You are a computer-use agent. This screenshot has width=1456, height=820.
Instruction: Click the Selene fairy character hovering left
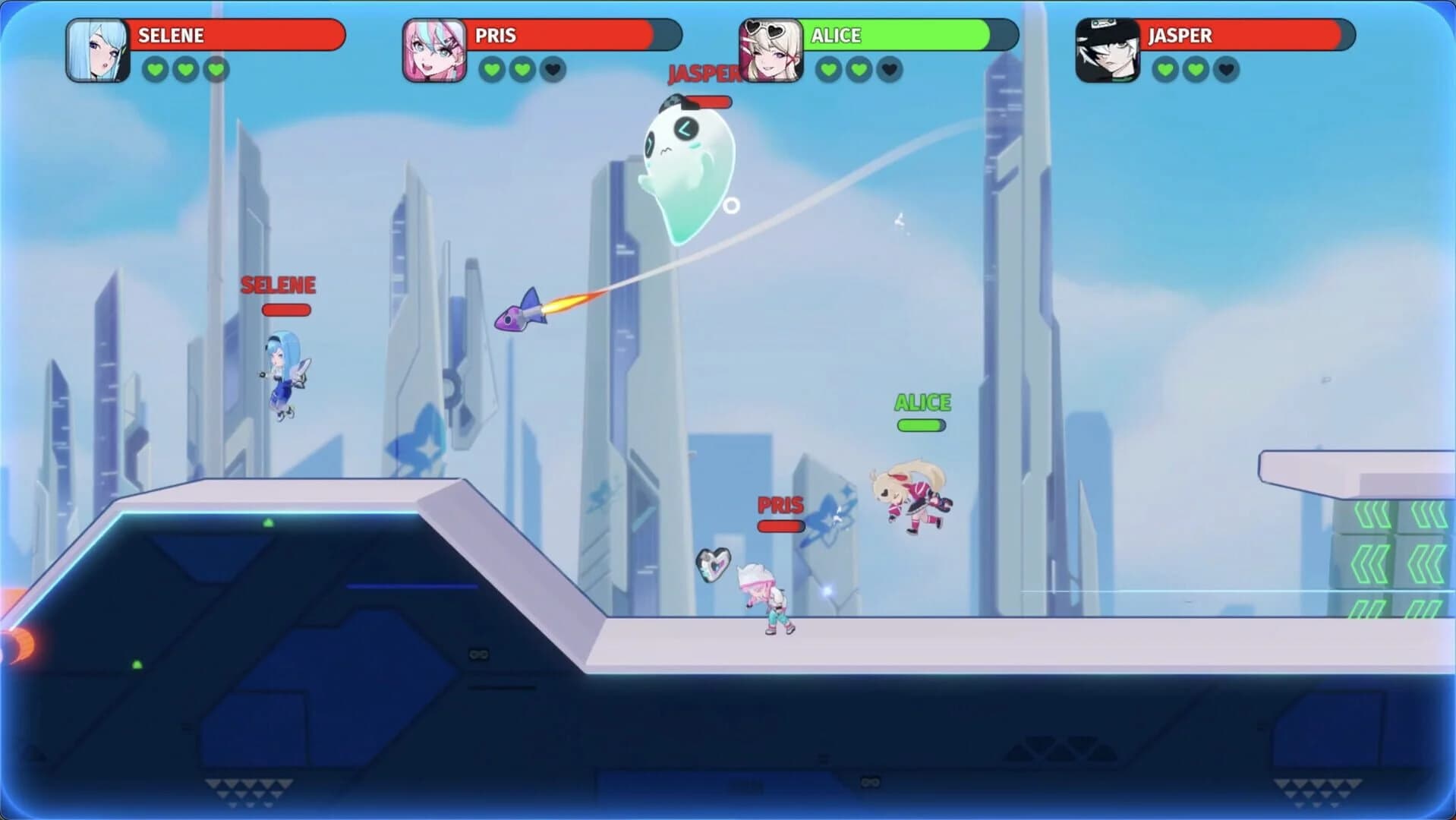[x=285, y=372]
